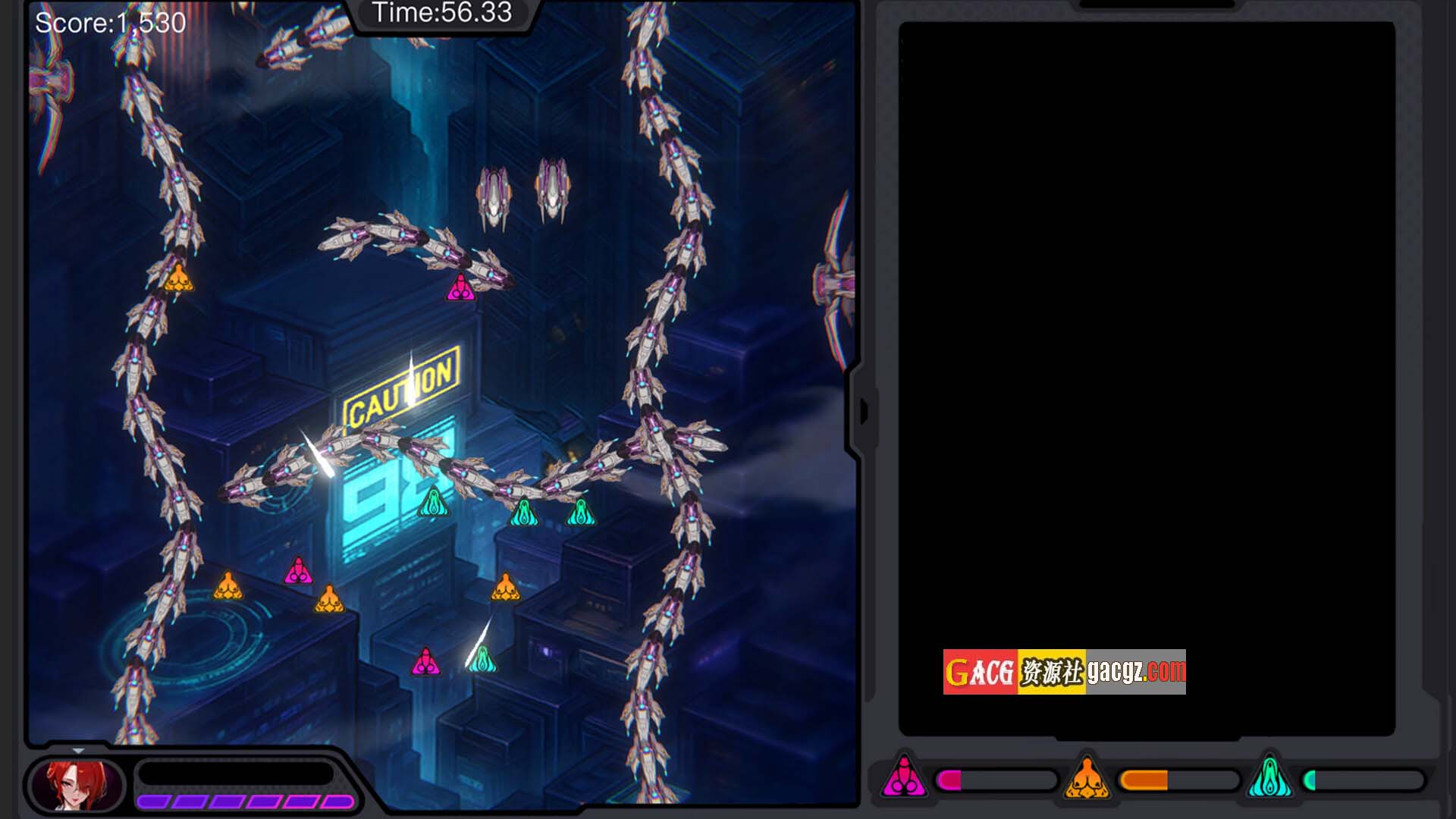
Task: Select the teal triangle gauge icon
Action: click(1269, 778)
